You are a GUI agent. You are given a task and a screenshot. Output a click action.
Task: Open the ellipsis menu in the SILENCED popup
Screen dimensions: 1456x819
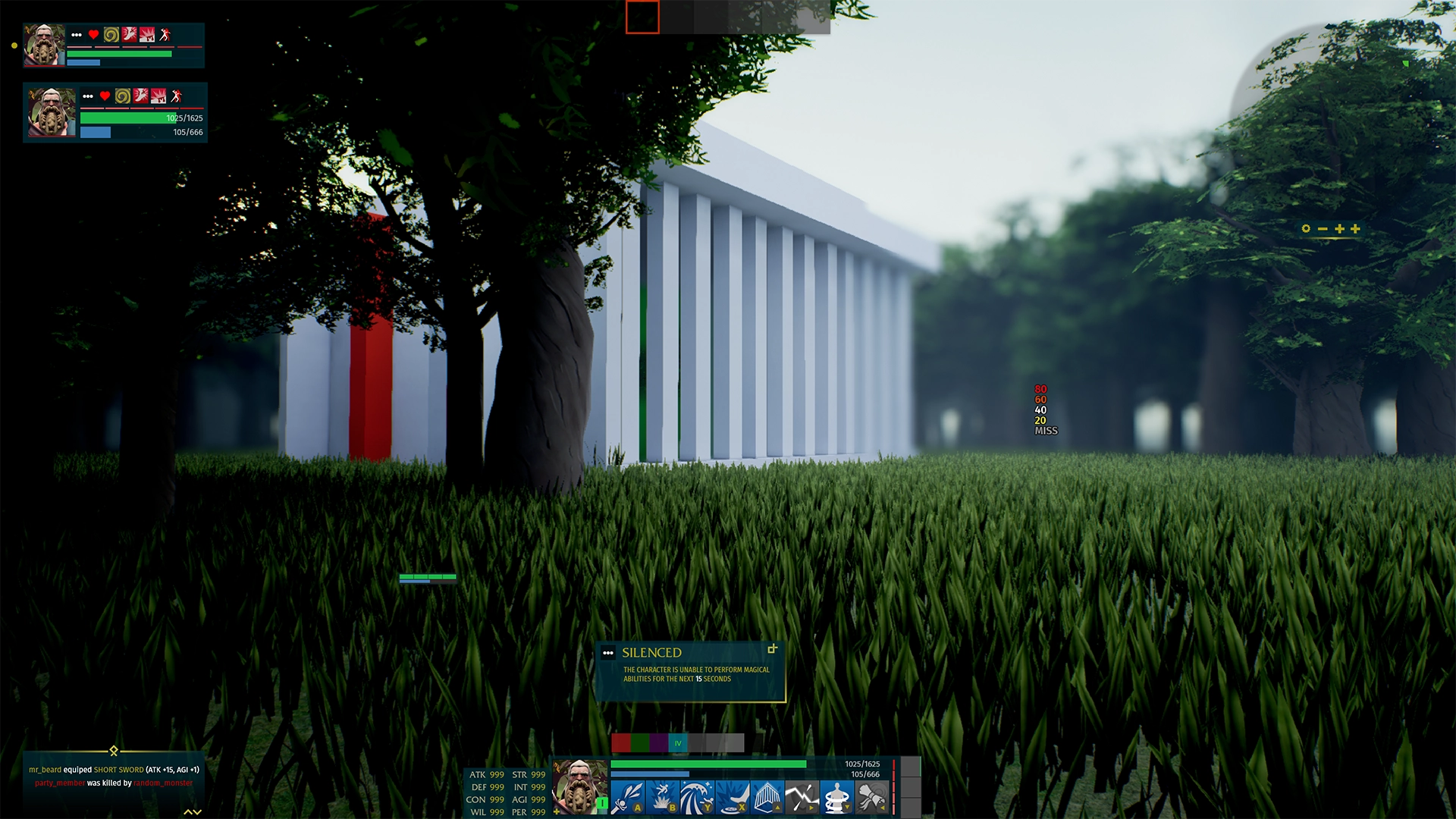tap(607, 651)
